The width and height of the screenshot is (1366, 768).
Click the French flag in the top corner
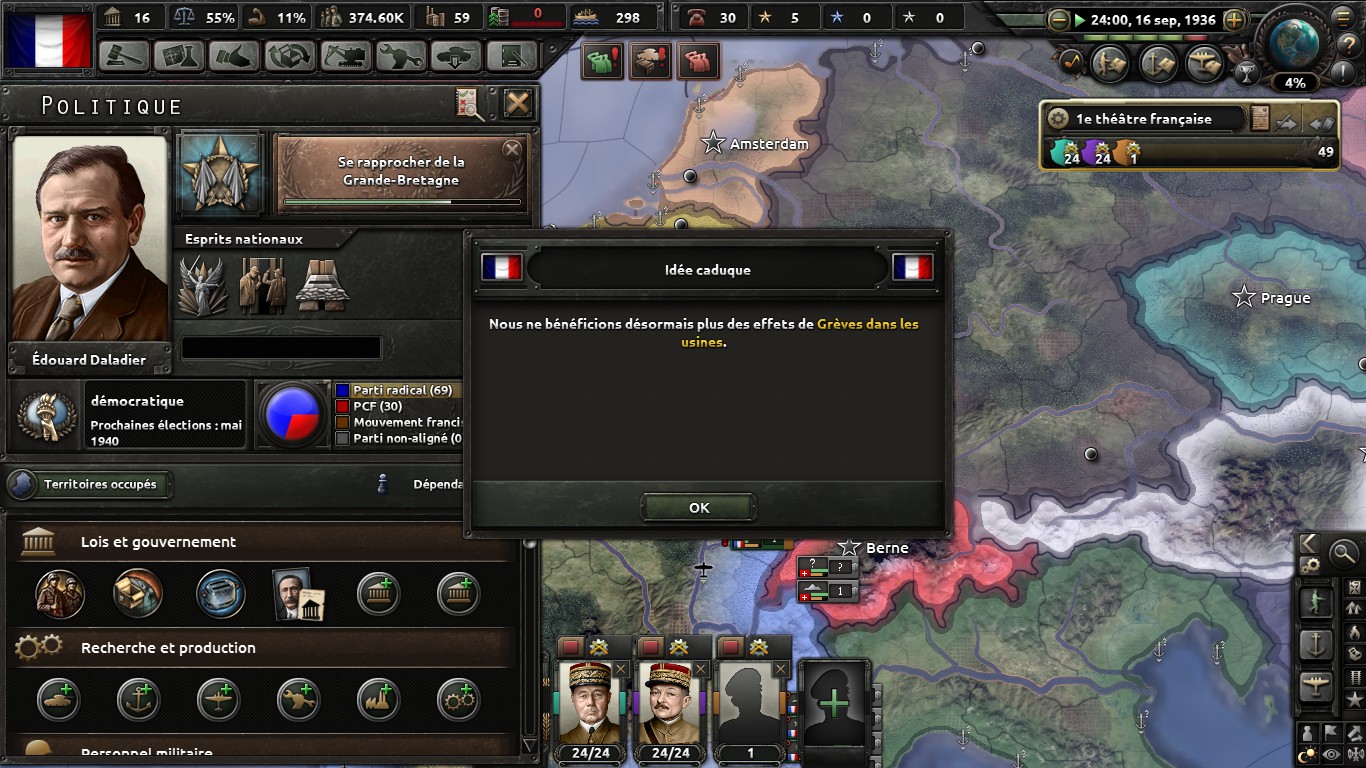tap(49, 40)
